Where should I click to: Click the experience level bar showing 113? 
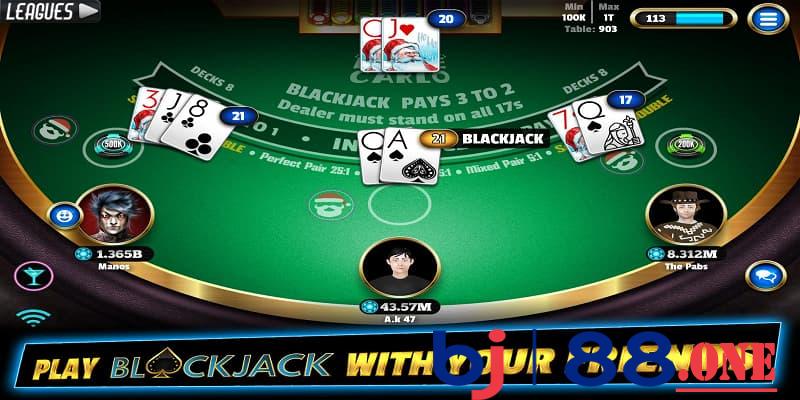684,18
